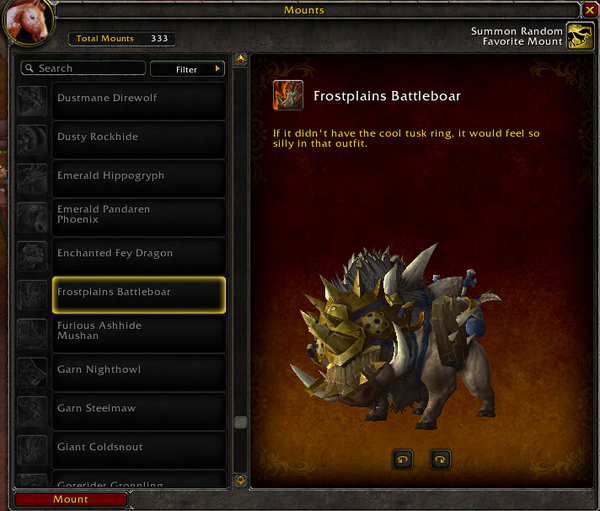Select Enchanted Fey Dragon

pyautogui.click(x=138, y=254)
